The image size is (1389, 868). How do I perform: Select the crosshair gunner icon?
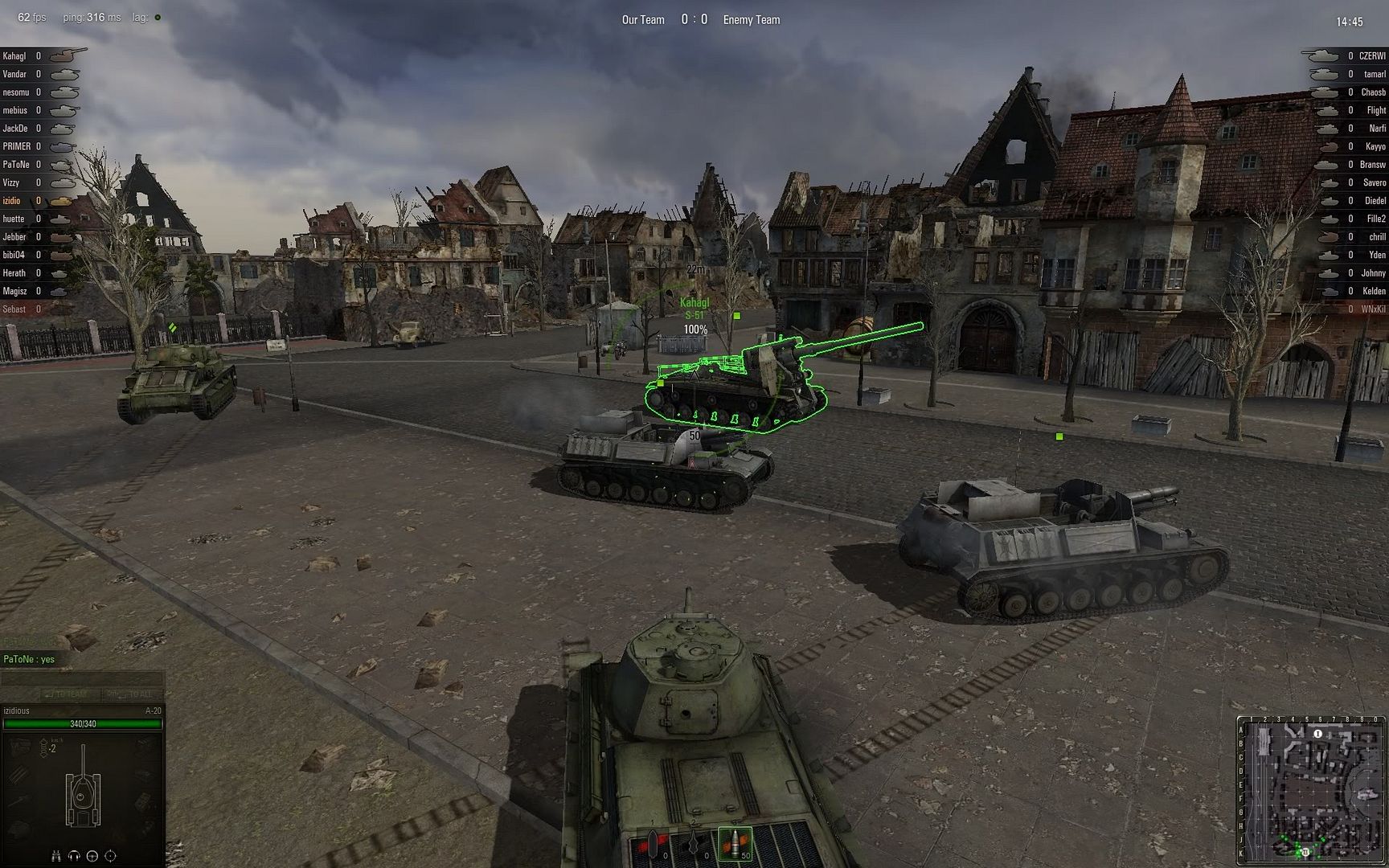(111, 856)
